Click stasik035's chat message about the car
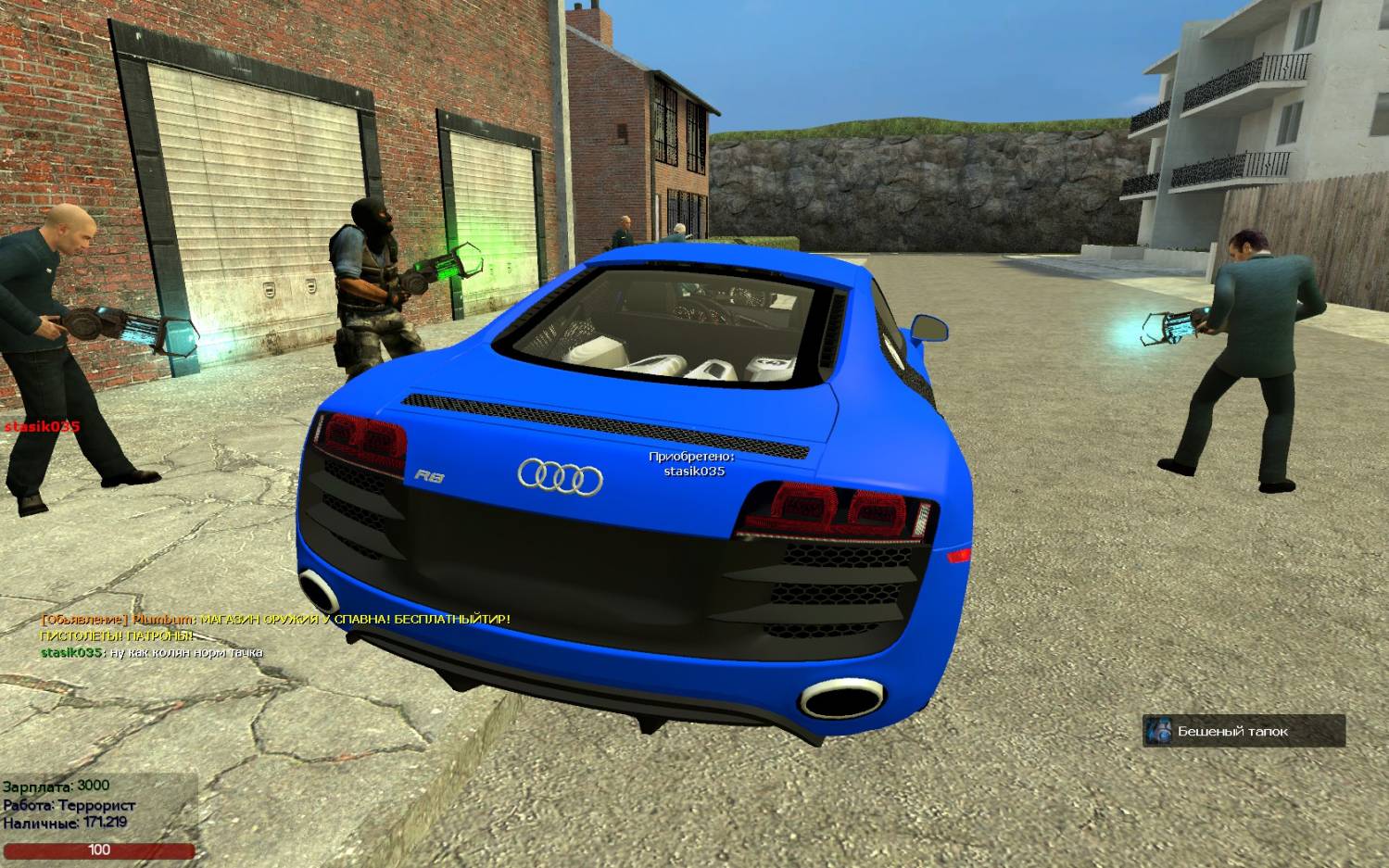Viewport: 1389px width, 868px height. (x=152, y=652)
